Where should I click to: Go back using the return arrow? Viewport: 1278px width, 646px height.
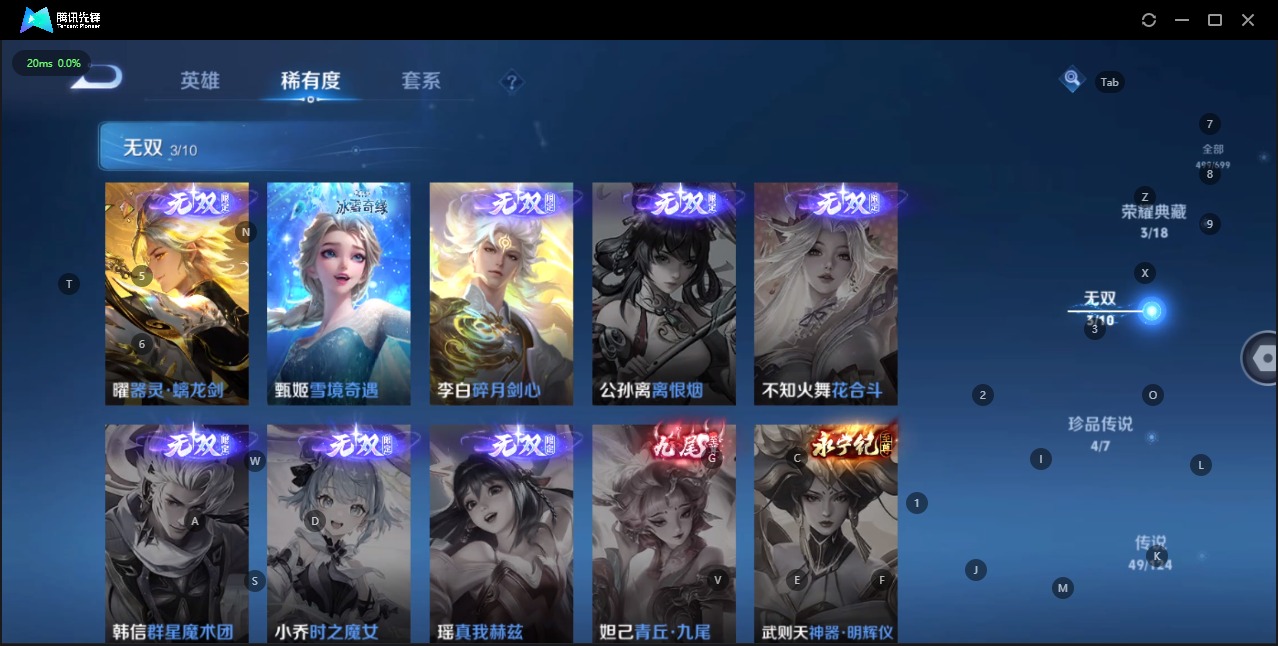[100, 78]
